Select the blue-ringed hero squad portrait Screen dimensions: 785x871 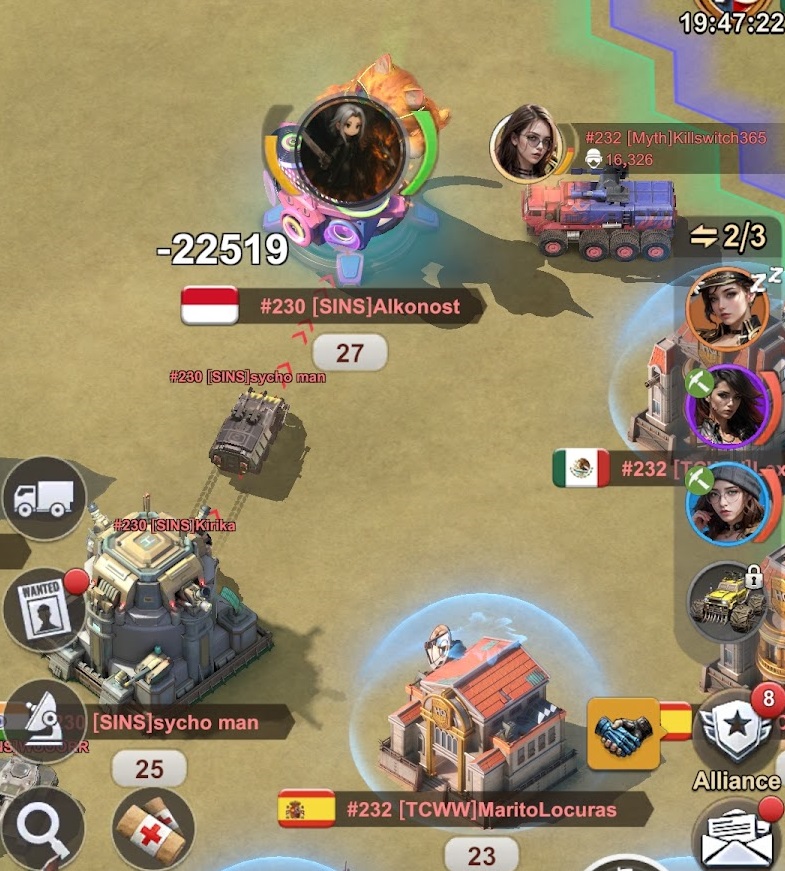pyautogui.click(x=727, y=503)
